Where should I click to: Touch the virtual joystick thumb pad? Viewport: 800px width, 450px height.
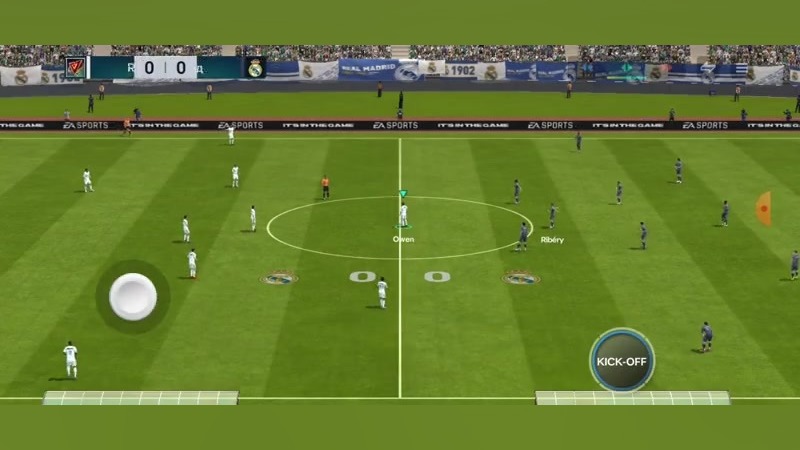tap(133, 297)
